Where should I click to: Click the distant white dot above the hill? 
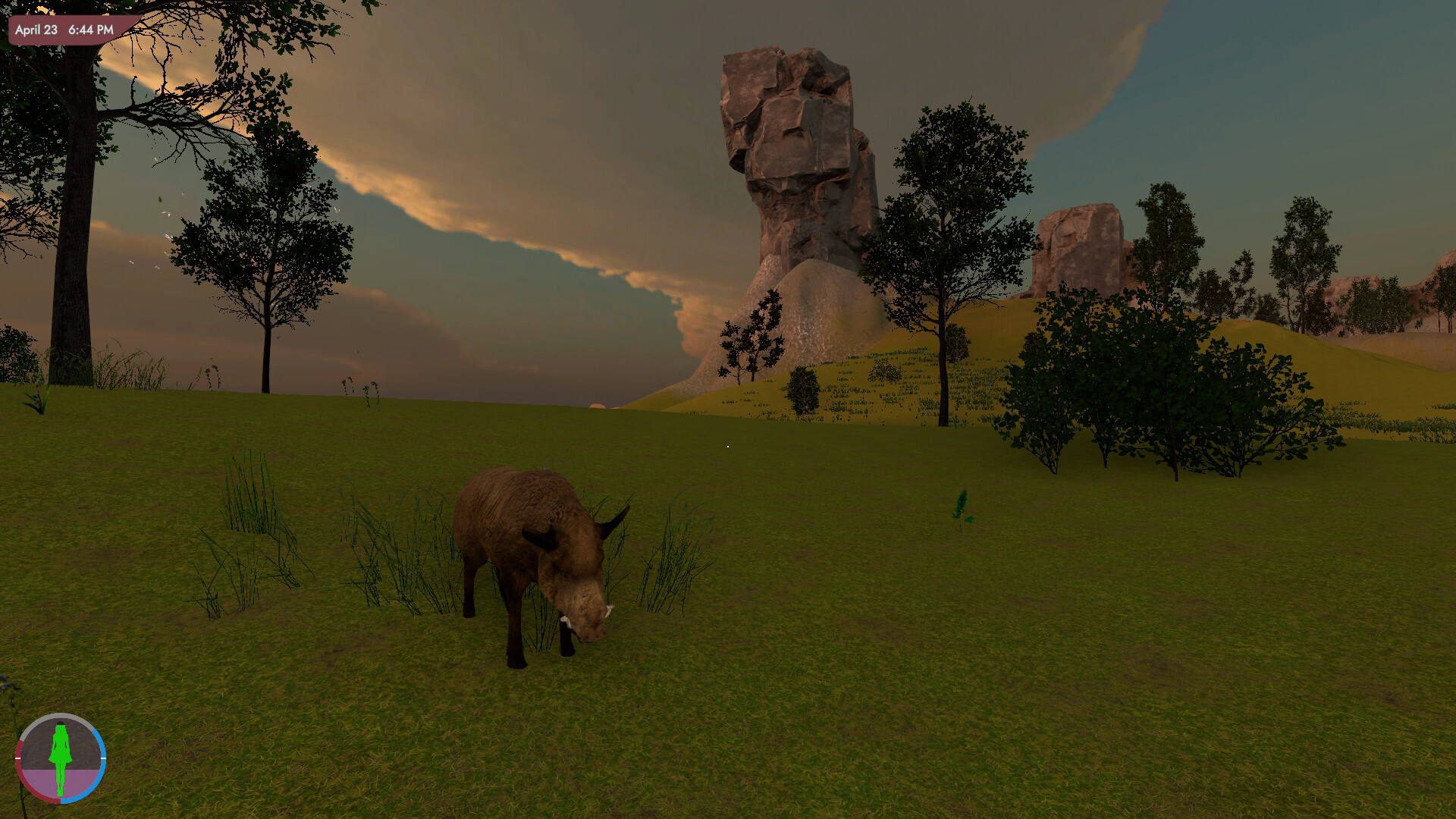[x=728, y=447]
